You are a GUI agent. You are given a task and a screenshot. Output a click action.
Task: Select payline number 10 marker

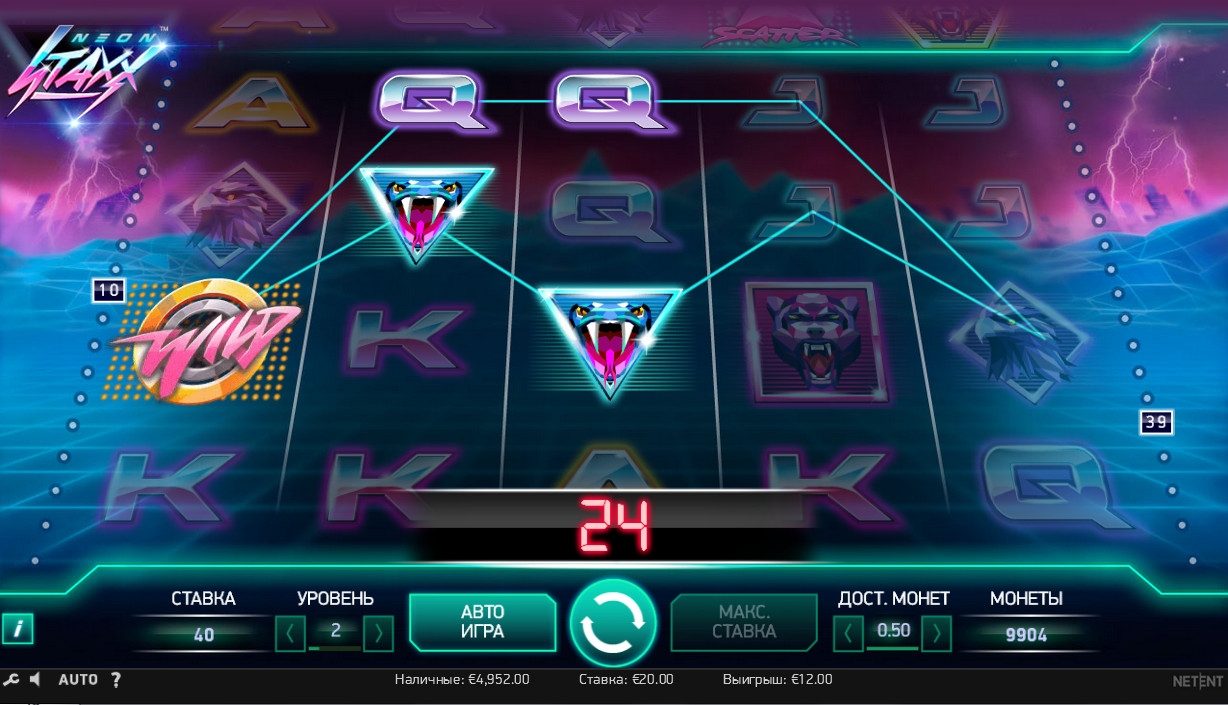(108, 291)
